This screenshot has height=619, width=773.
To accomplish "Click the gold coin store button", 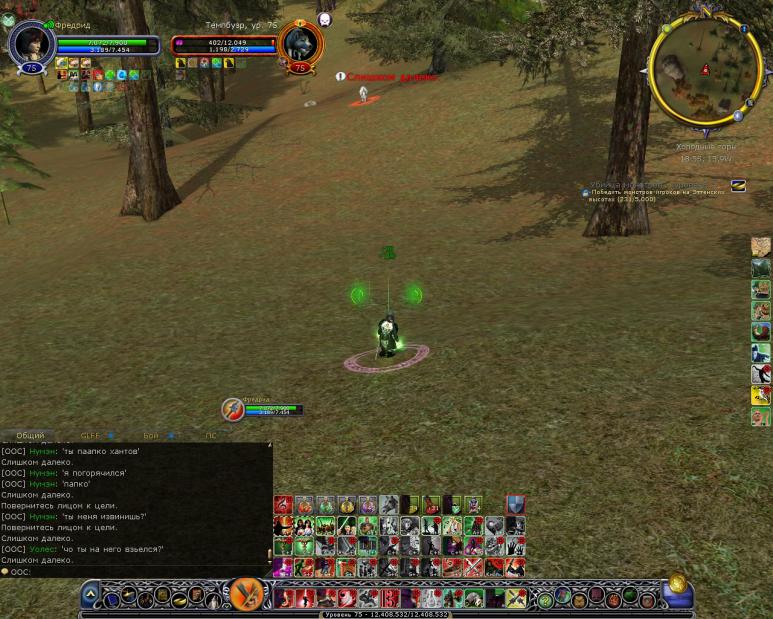I will click(x=676, y=583).
